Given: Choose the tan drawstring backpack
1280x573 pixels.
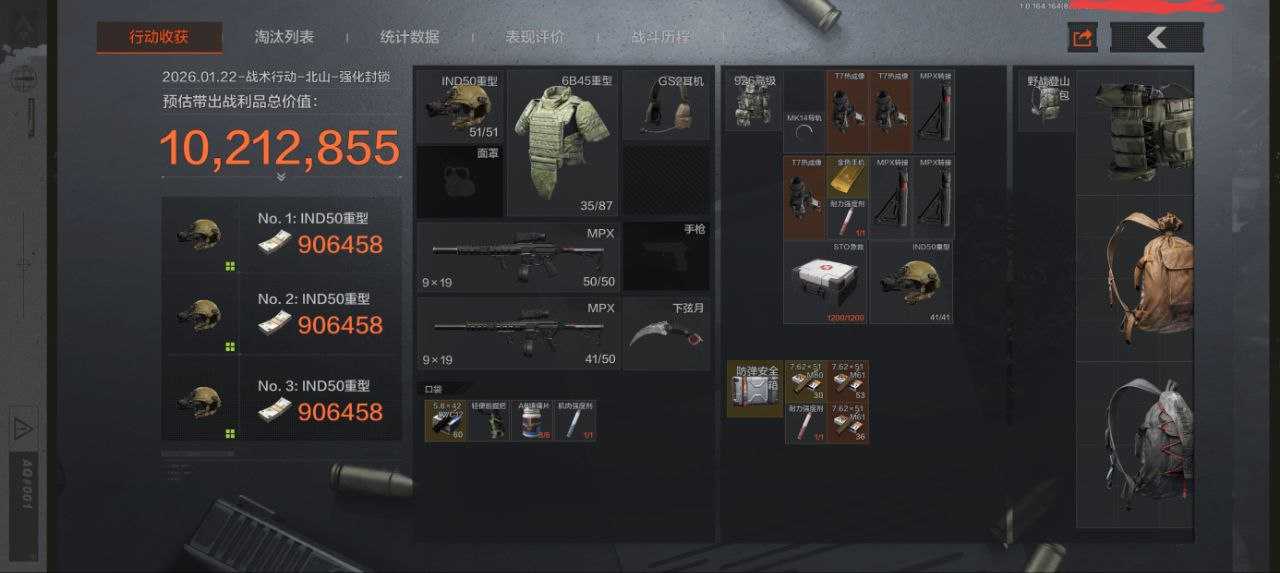Looking at the screenshot, I should click(x=1135, y=278).
